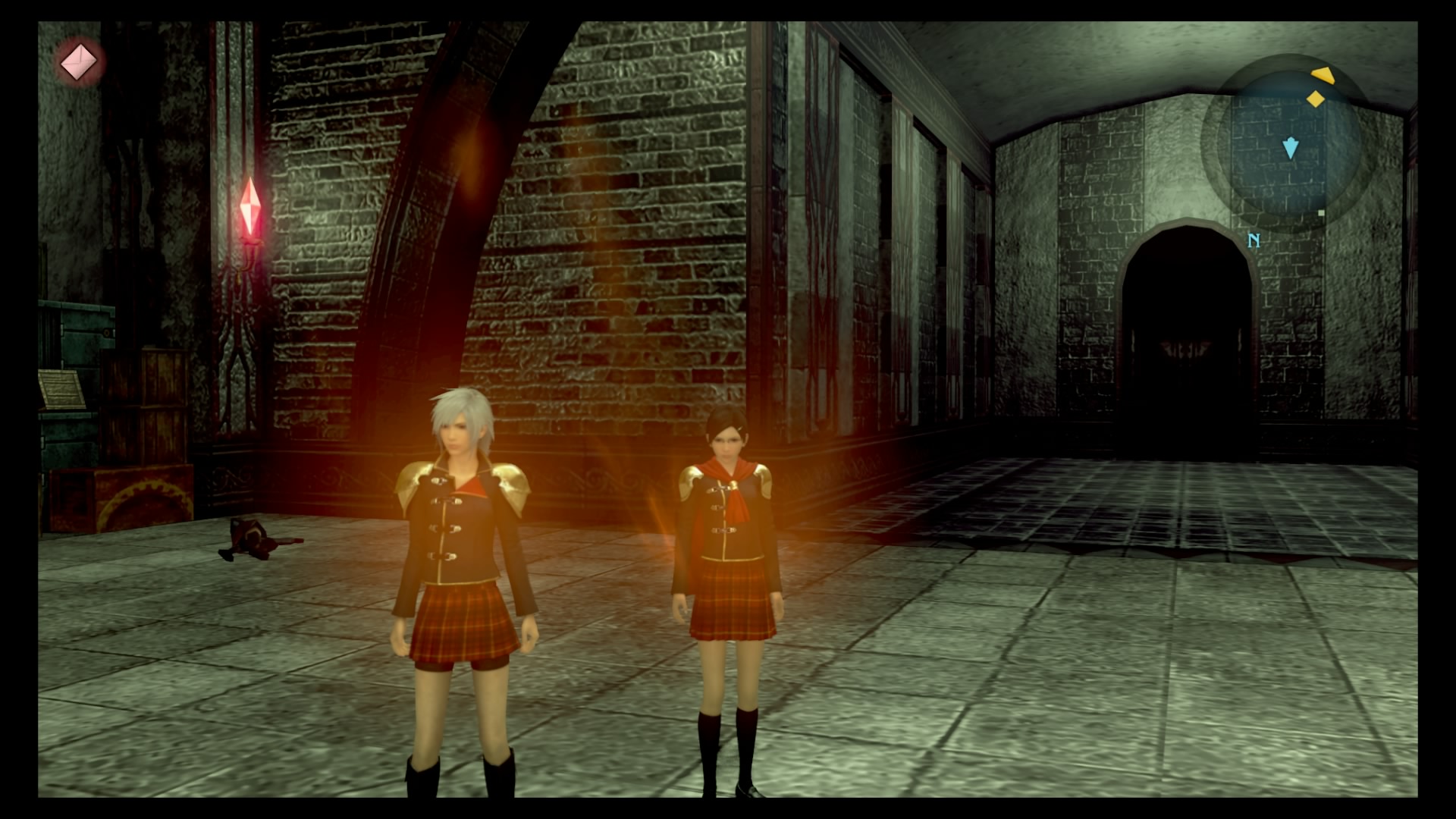Click the pink mail notification icon

[x=80, y=62]
